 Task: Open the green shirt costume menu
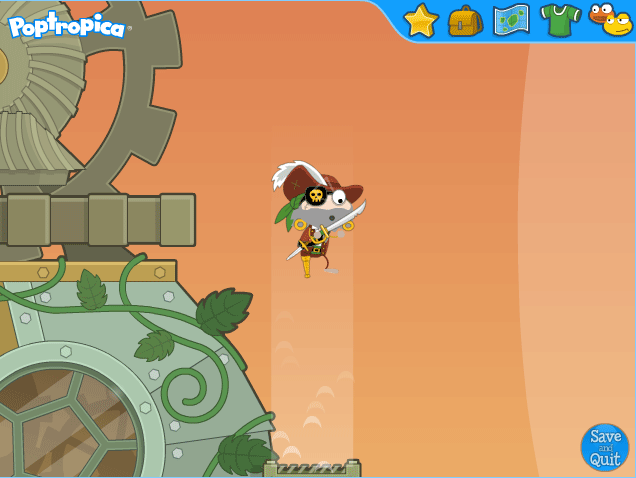(560, 20)
